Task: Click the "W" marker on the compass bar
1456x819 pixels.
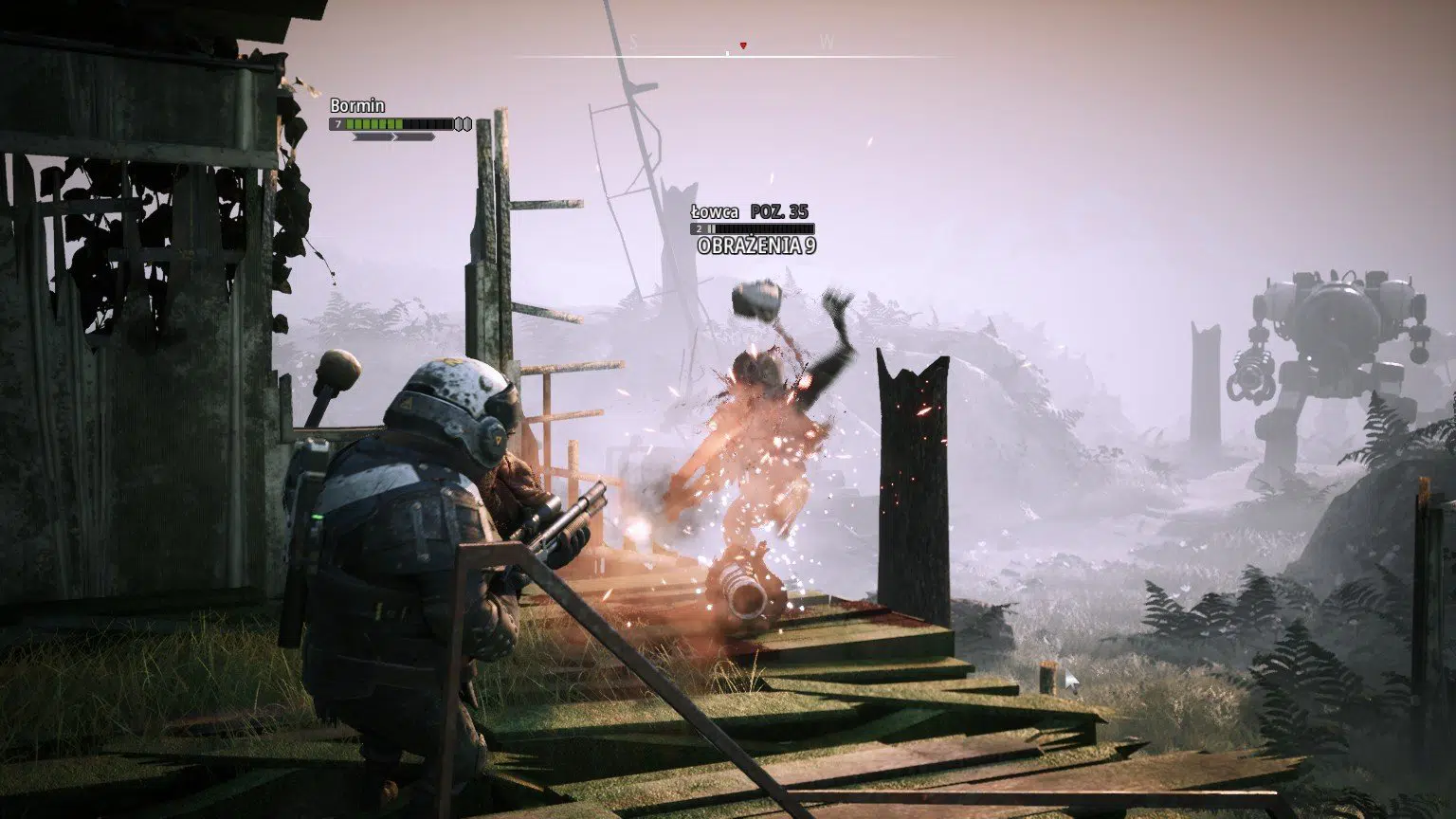Action: tap(827, 42)
